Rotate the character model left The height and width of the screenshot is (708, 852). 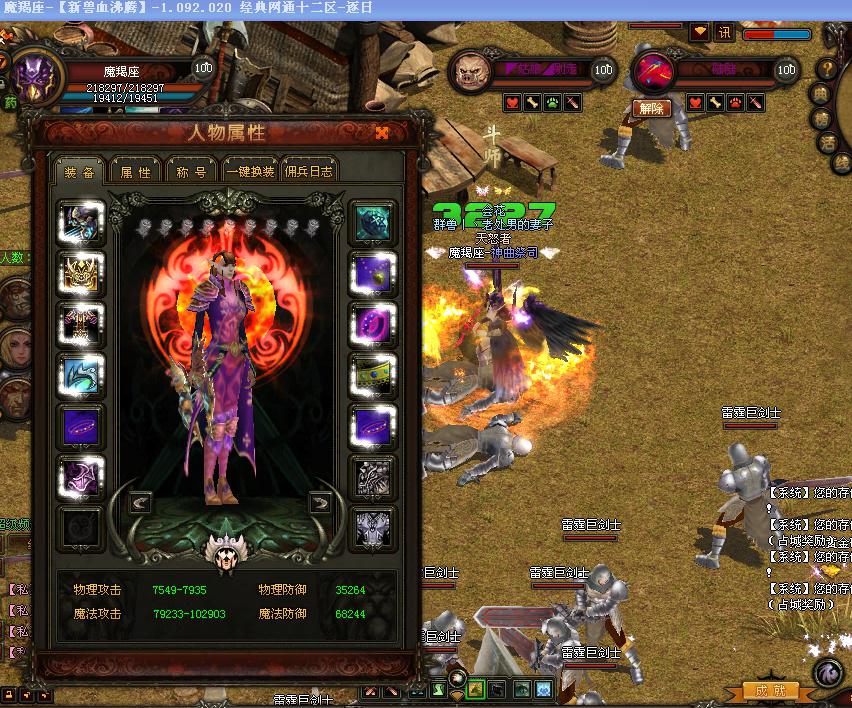(141, 502)
